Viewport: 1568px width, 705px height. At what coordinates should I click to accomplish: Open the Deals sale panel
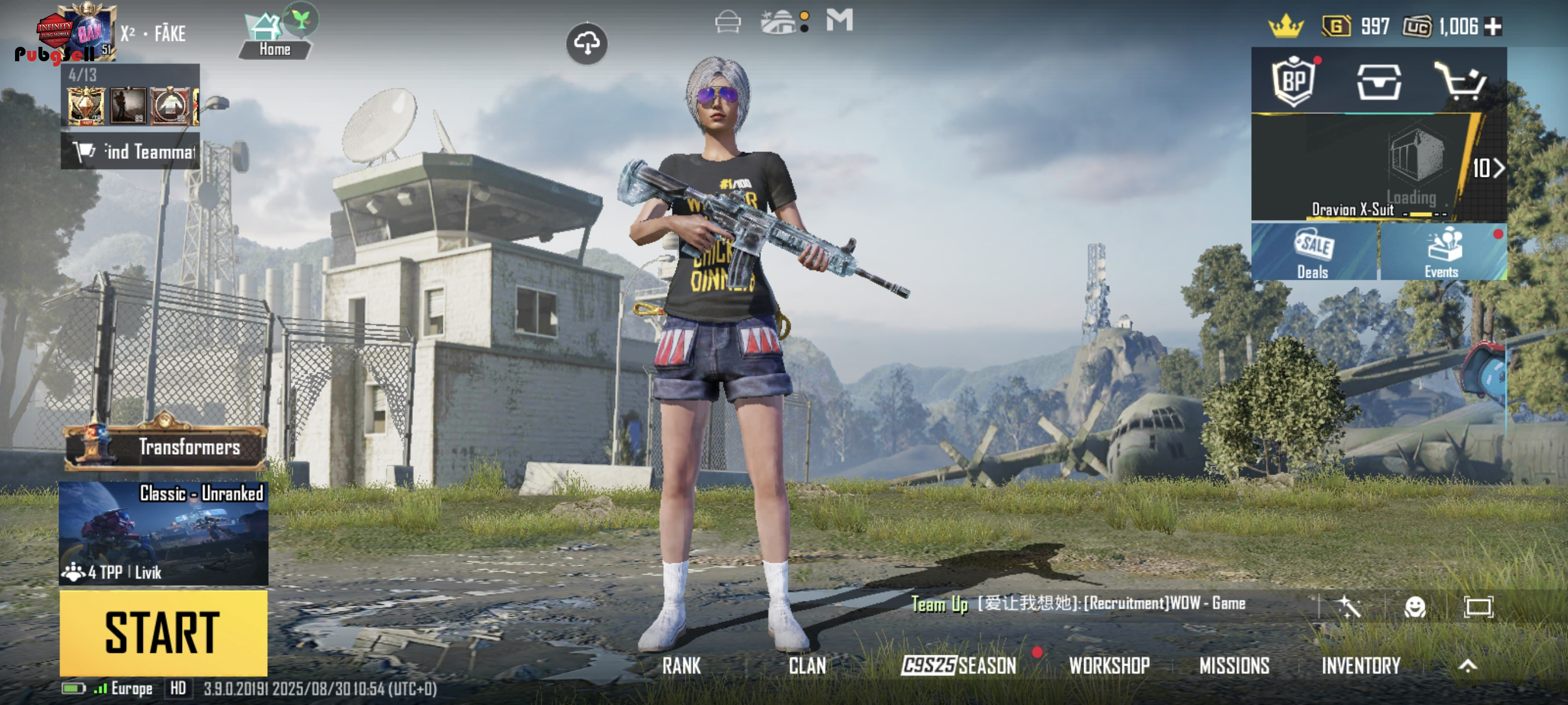pyautogui.click(x=1313, y=253)
